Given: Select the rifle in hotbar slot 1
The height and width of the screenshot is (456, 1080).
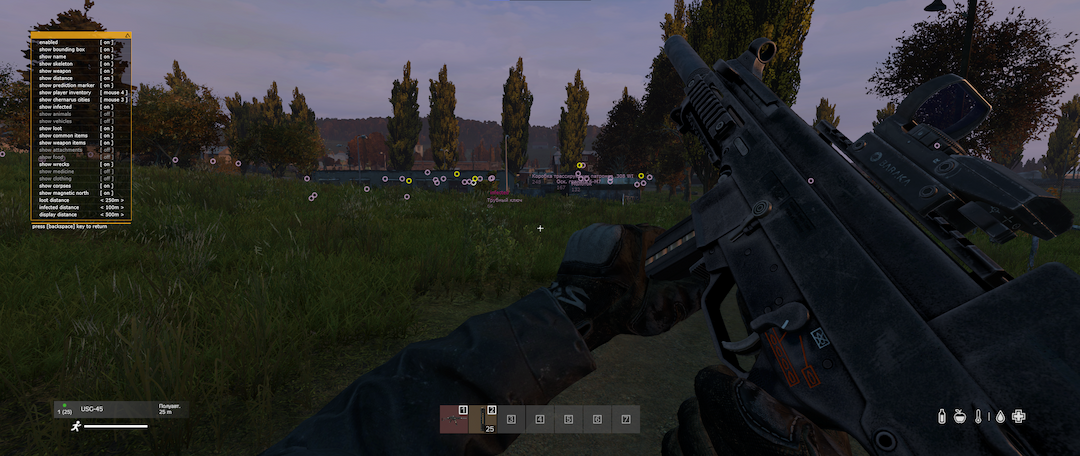Looking at the screenshot, I should click(x=453, y=419).
